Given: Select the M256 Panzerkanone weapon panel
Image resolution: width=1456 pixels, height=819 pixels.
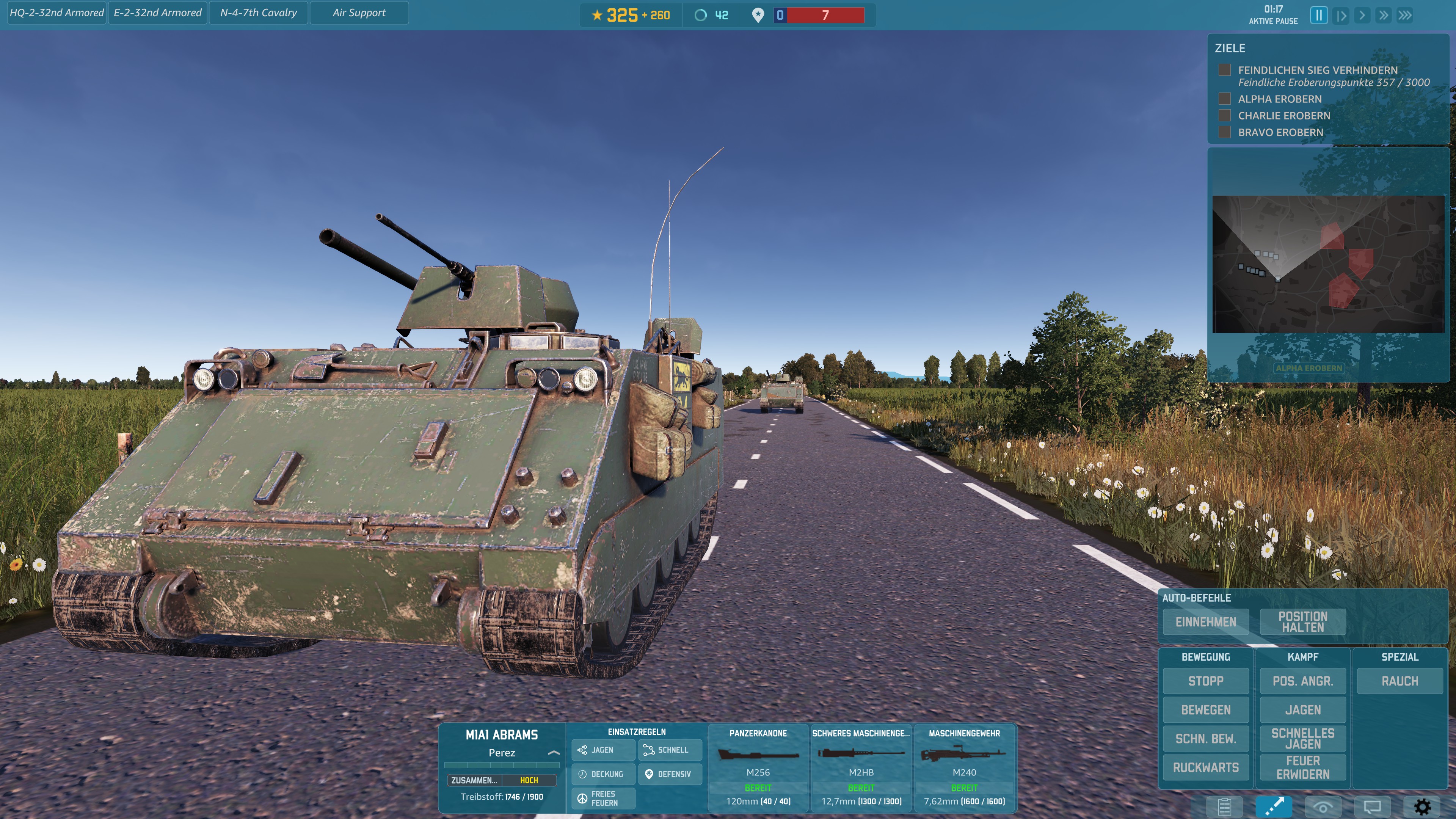Looking at the screenshot, I should [x=758, y=767].
